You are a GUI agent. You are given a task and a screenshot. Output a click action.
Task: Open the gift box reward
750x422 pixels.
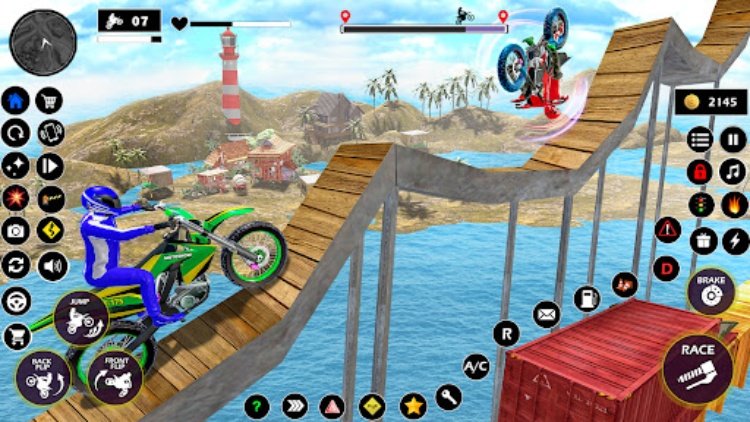tap(702, 240)
